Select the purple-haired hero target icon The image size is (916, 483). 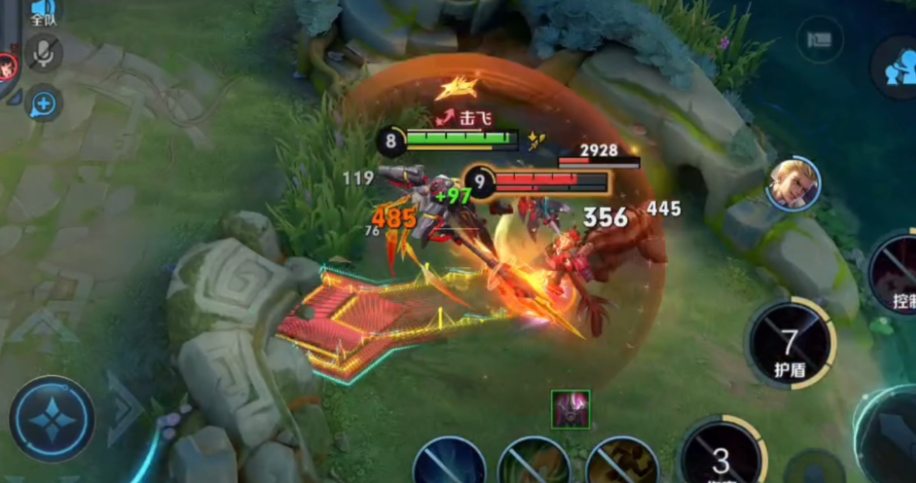tap(570, 408)
